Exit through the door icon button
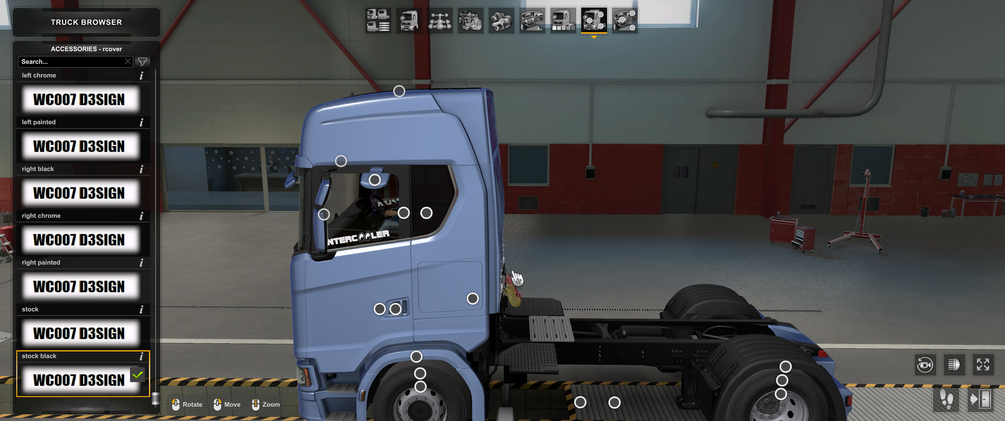This screenshot has height=421, width=1005. [980, 400]
